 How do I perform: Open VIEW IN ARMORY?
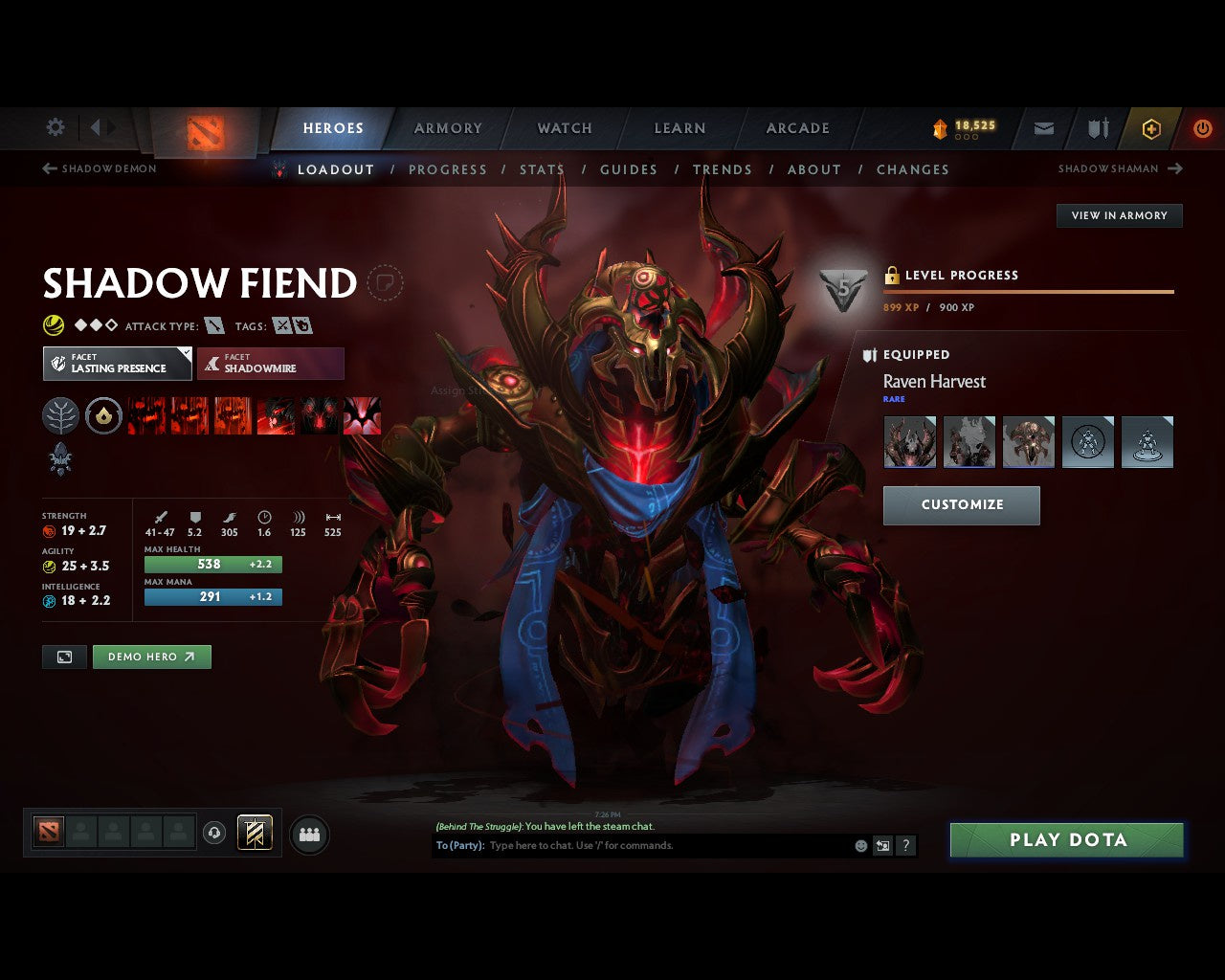pyautogui.click(x=1119, y=215)
